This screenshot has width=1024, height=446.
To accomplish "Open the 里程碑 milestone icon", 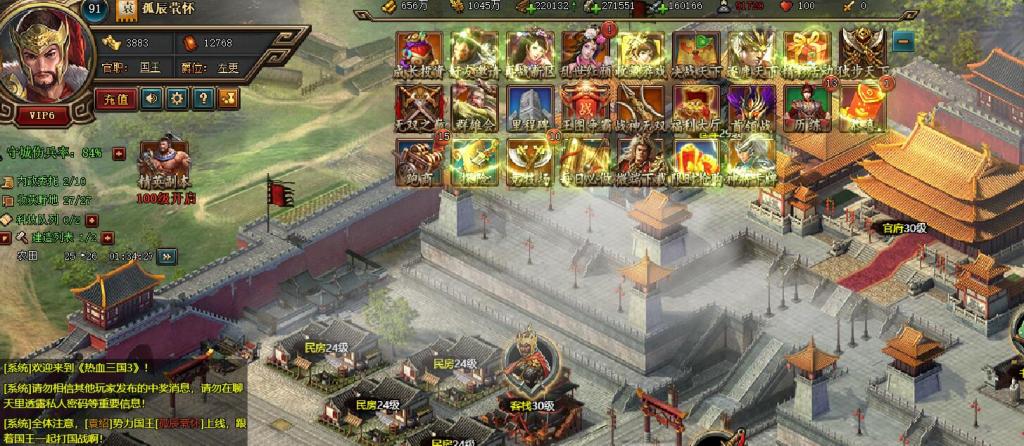I will pyautogui.click(x=530, y=107).
